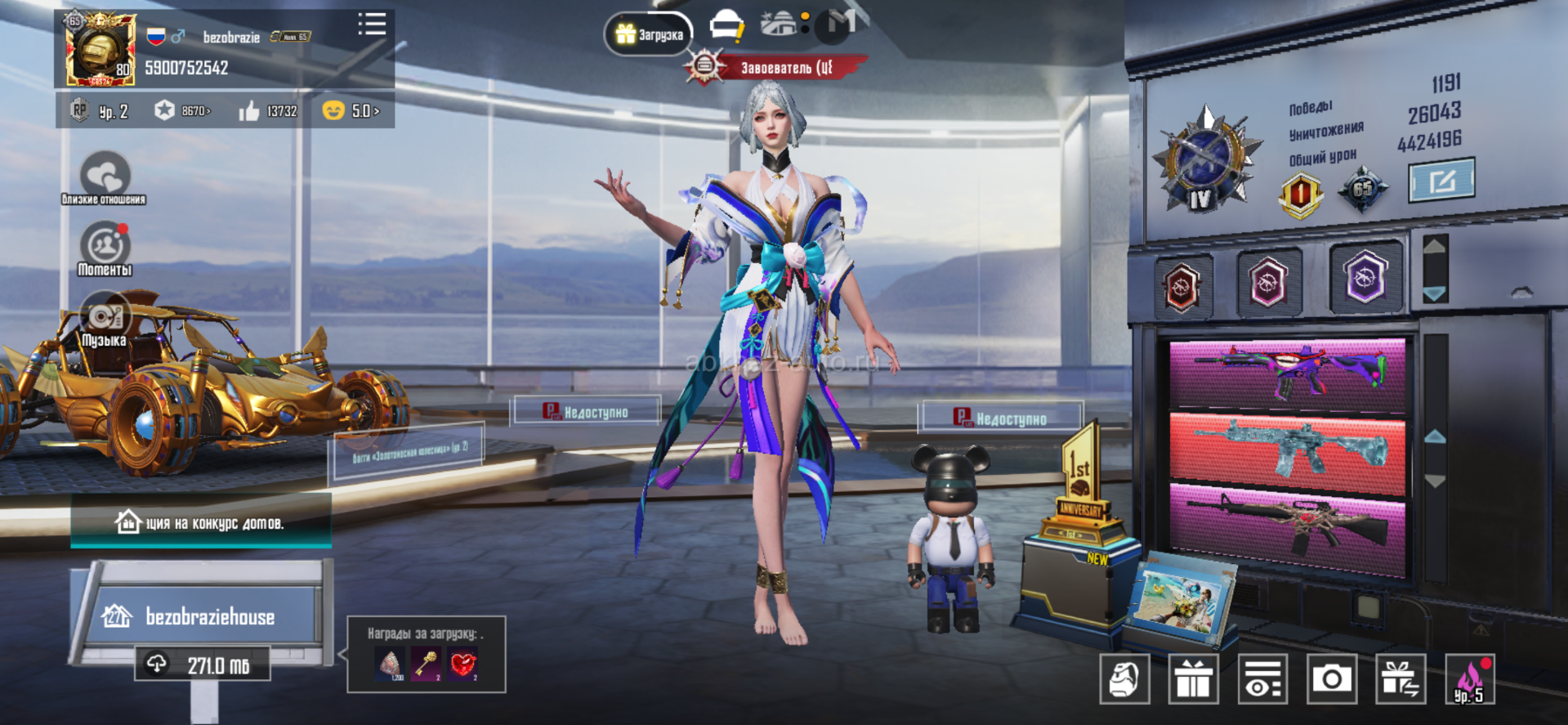
Task: Click the home contest banner
Action: [x=201, y=522]
